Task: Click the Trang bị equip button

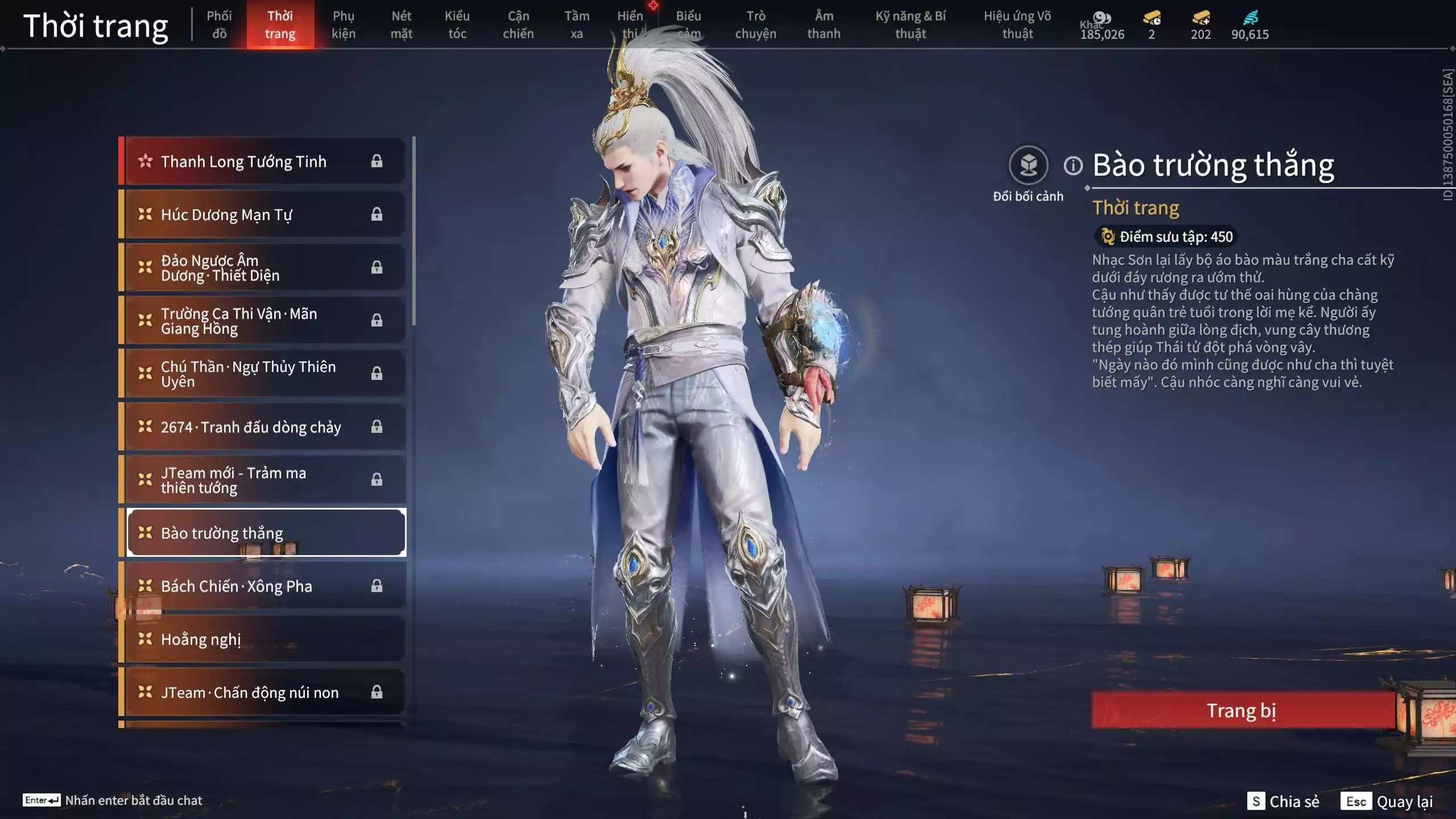Action: (1242, 710)
